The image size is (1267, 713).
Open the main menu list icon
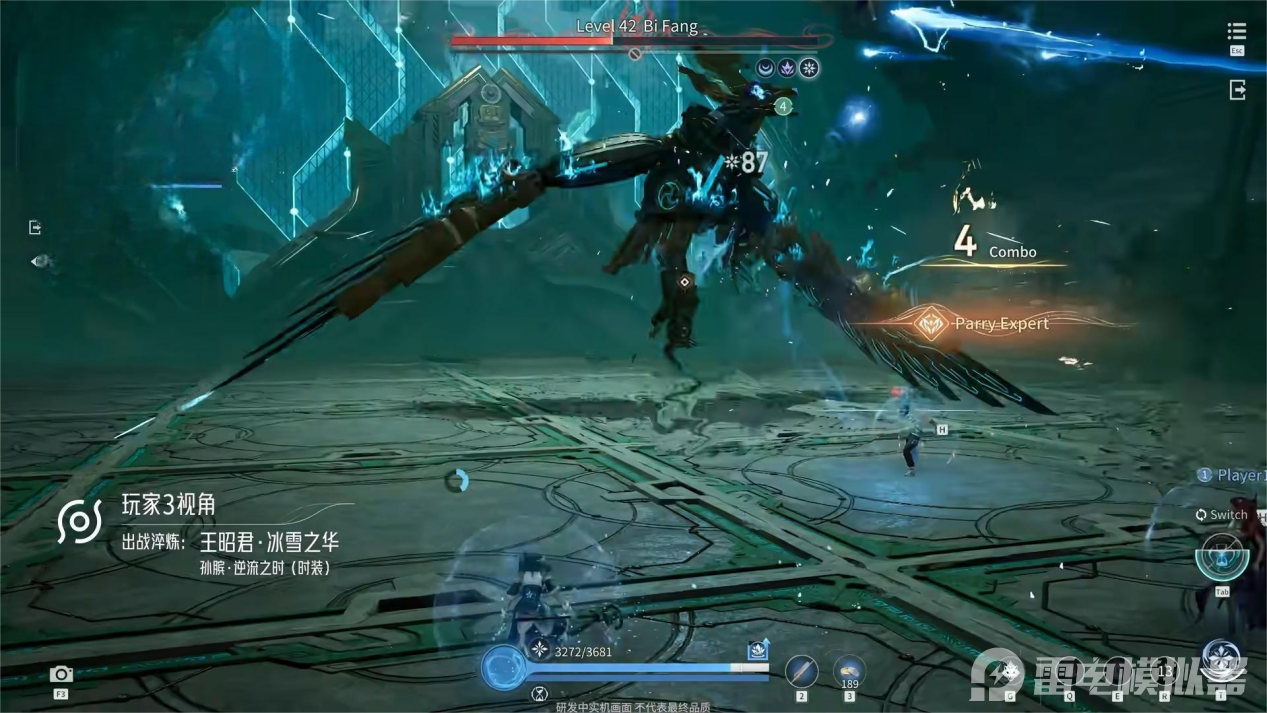coord(1237,33)
